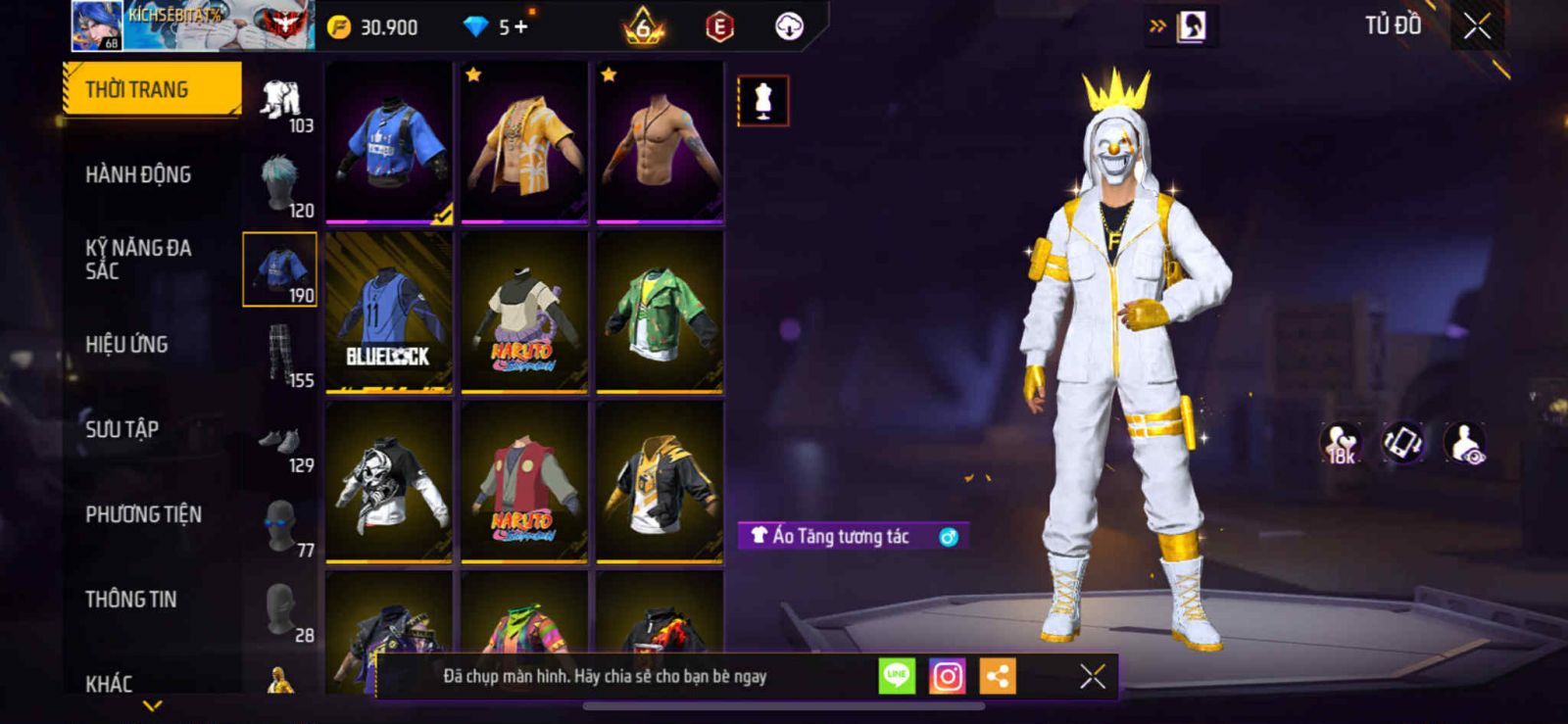Share screenshot to Instagram
Screen dimensions: 1568x724
[947, 676]
